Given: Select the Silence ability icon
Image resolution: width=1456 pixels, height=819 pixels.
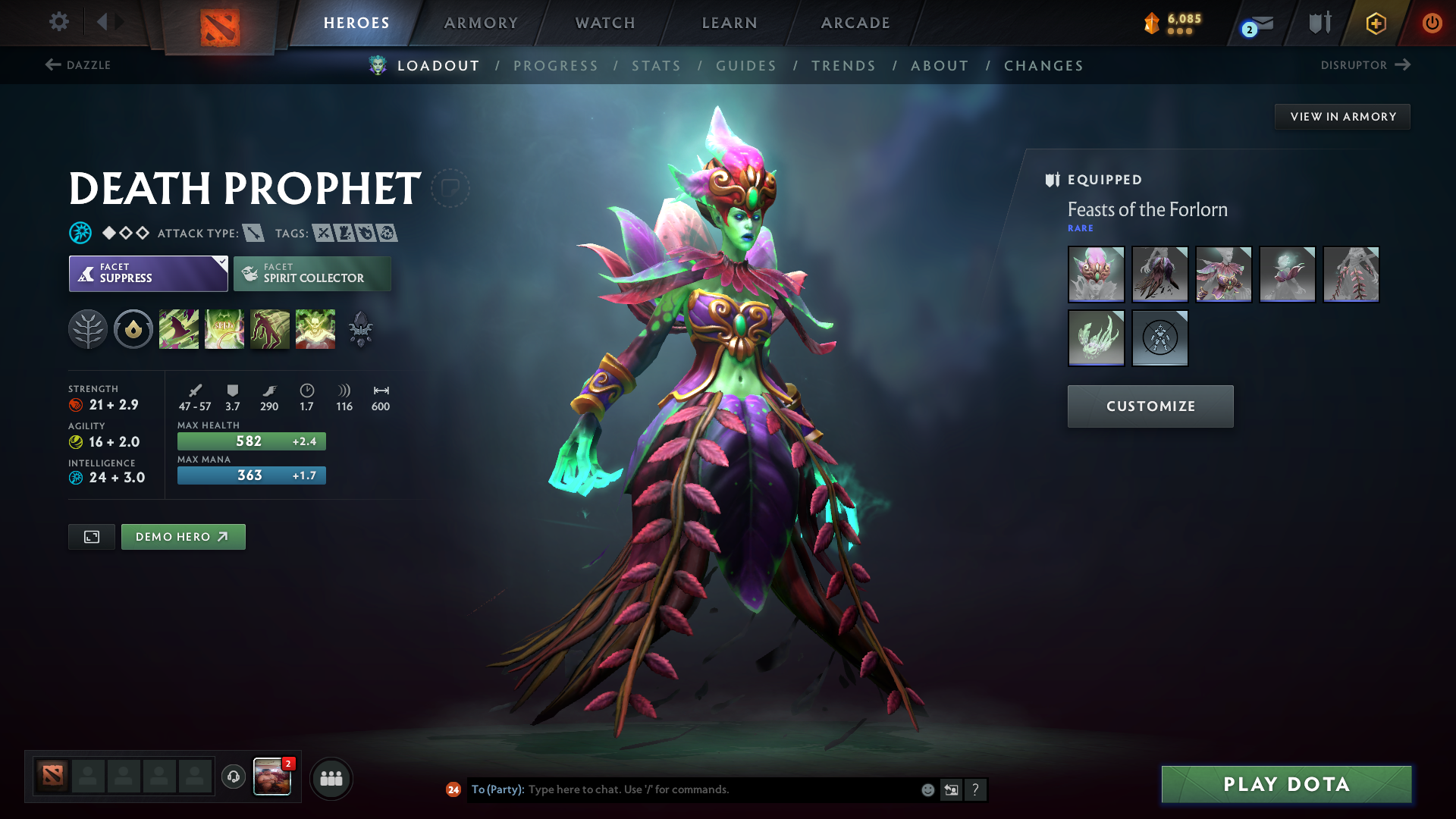Looking at the screenshot, I should [224, 328].
